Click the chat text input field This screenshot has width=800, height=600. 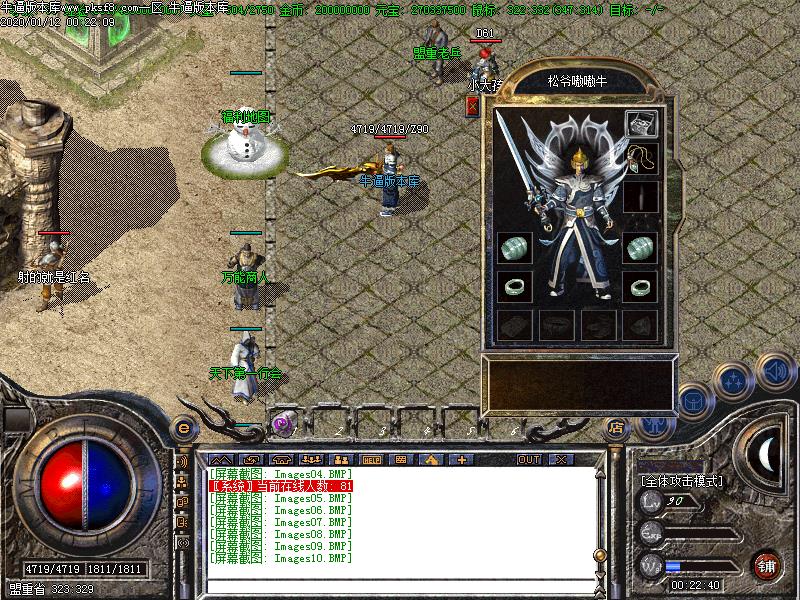point(400,585)
